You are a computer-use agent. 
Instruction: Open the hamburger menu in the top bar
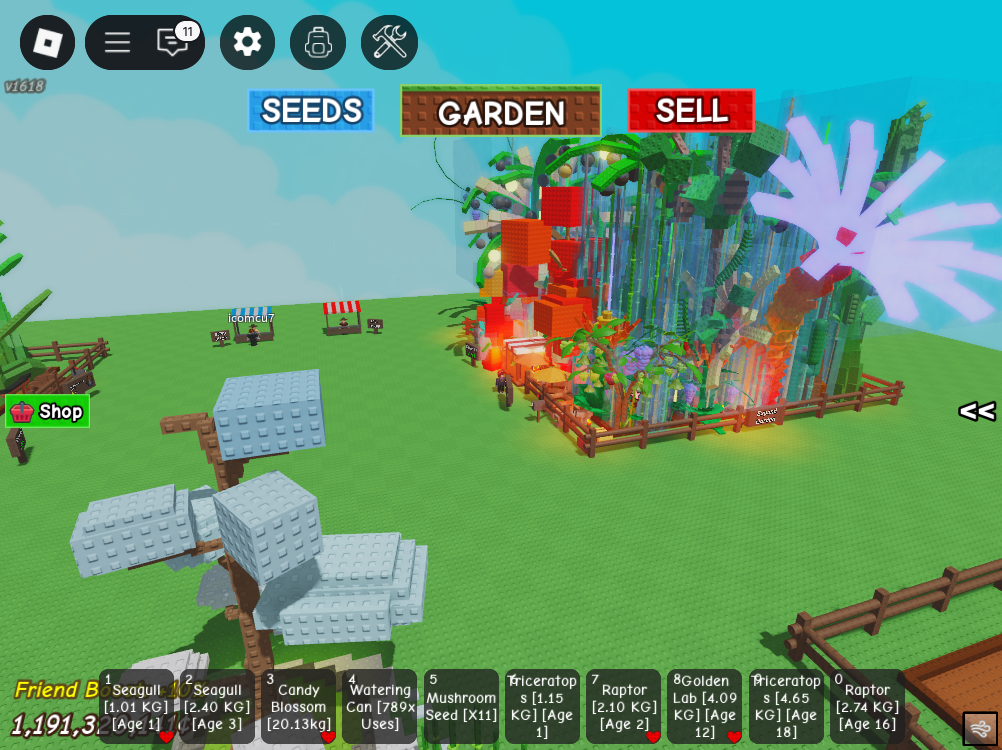[117, 42]
